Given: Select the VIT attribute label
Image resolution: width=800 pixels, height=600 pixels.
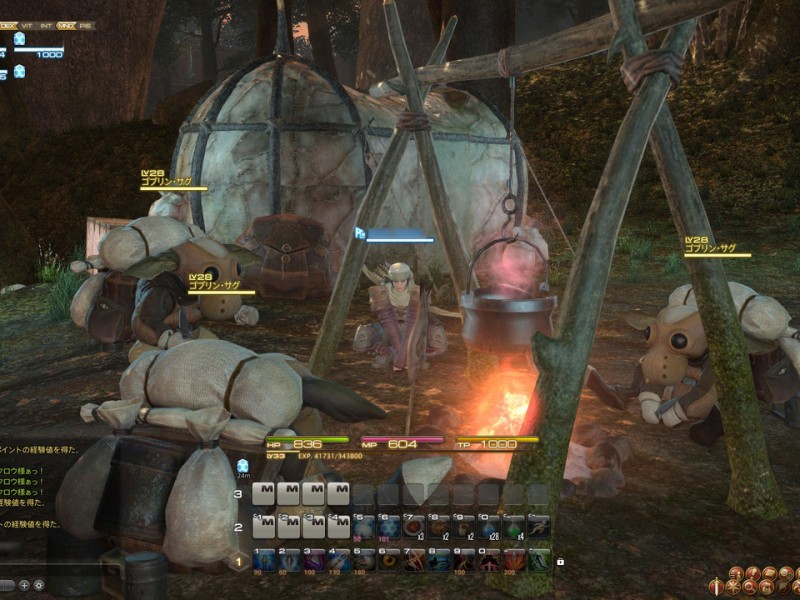Looking at the screenshot, I should [28, 25].
